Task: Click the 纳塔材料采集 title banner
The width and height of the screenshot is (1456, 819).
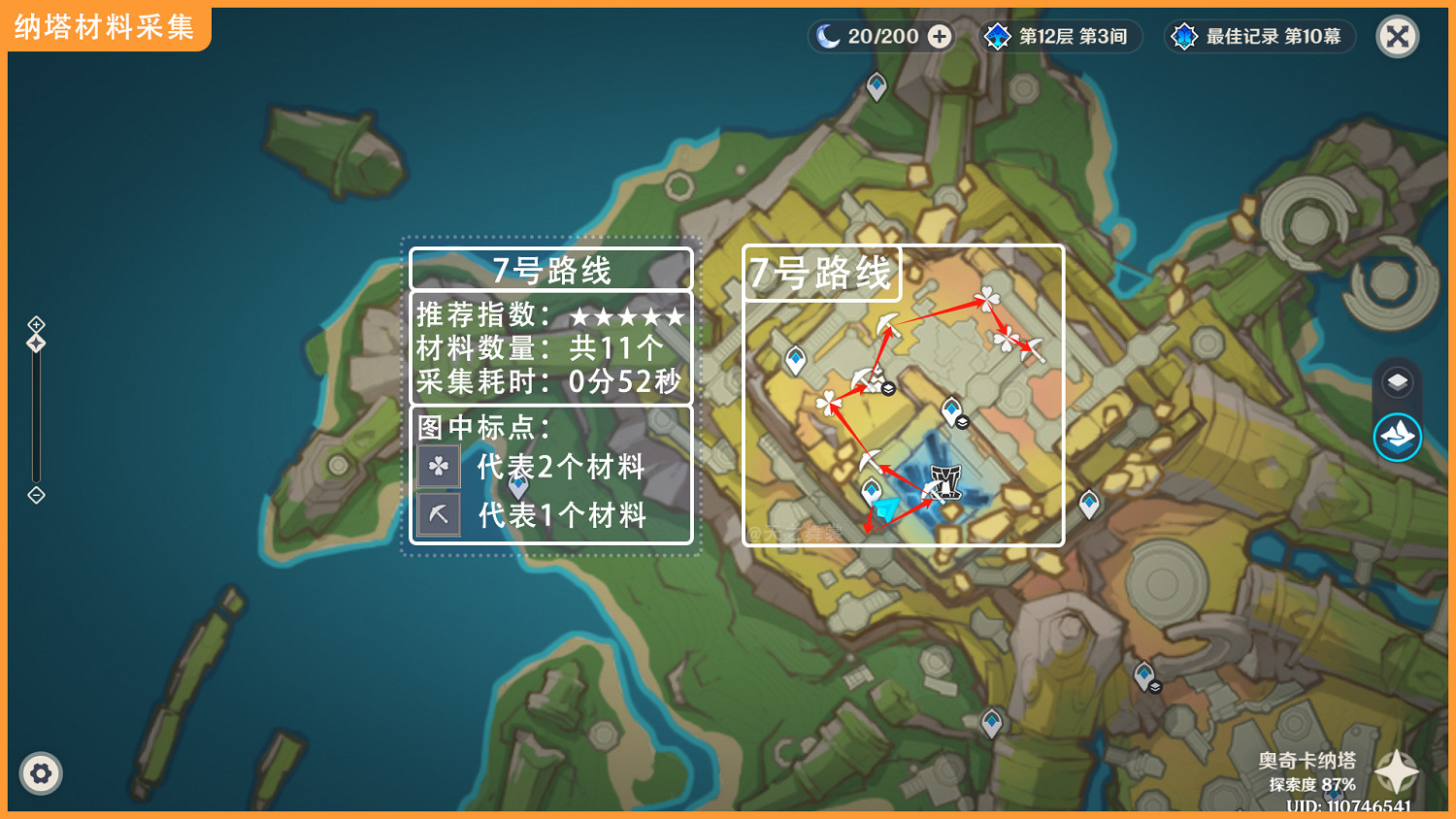Action: pos(105,28)
